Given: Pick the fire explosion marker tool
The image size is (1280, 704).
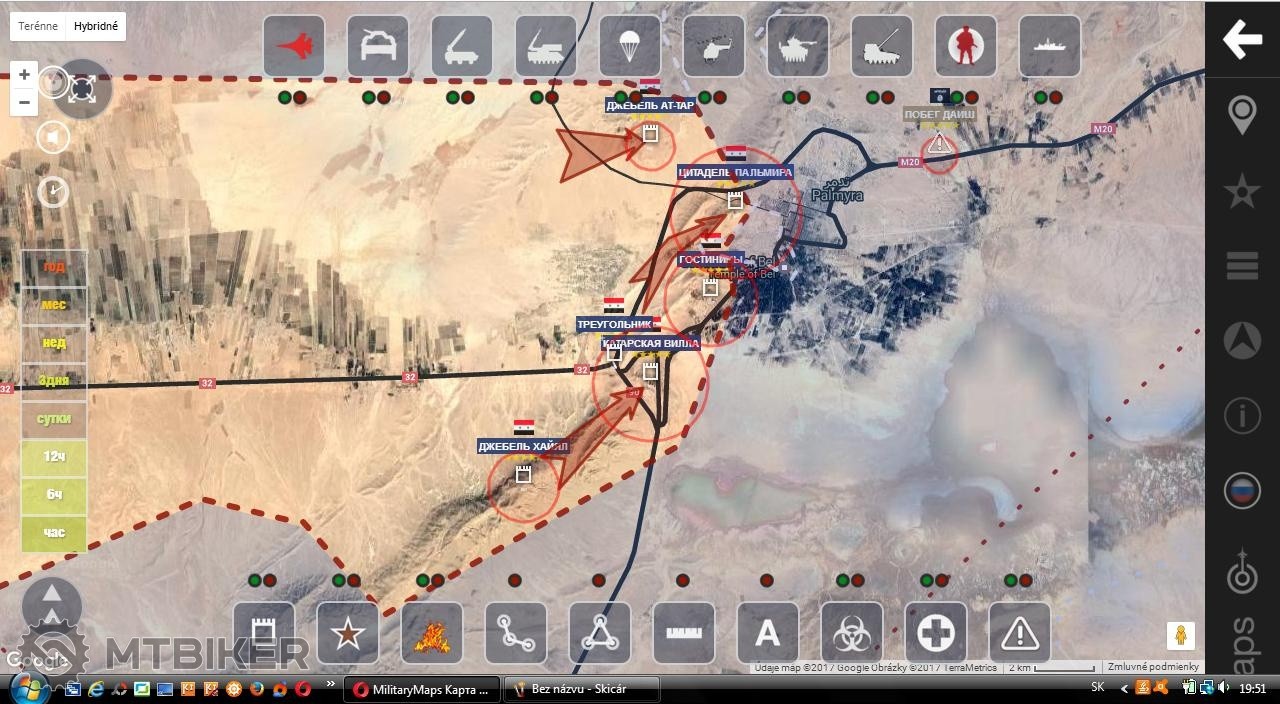Looking at the screenshot, I should point(432,633).
